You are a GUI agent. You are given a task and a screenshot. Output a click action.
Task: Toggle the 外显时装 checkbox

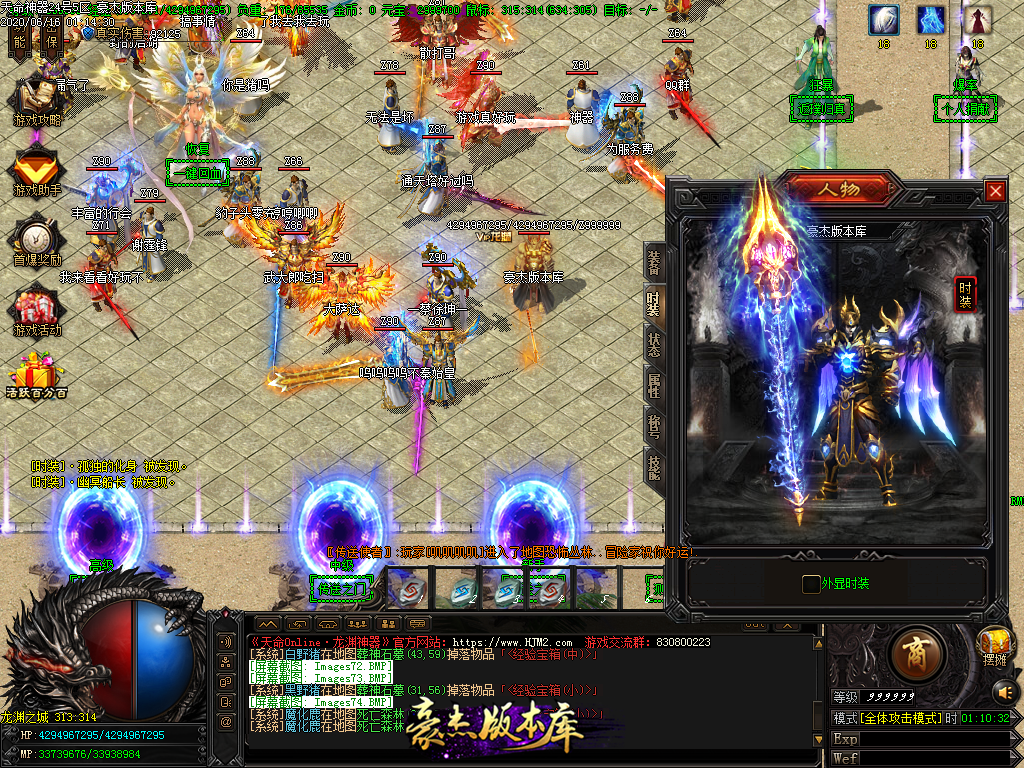811,584
